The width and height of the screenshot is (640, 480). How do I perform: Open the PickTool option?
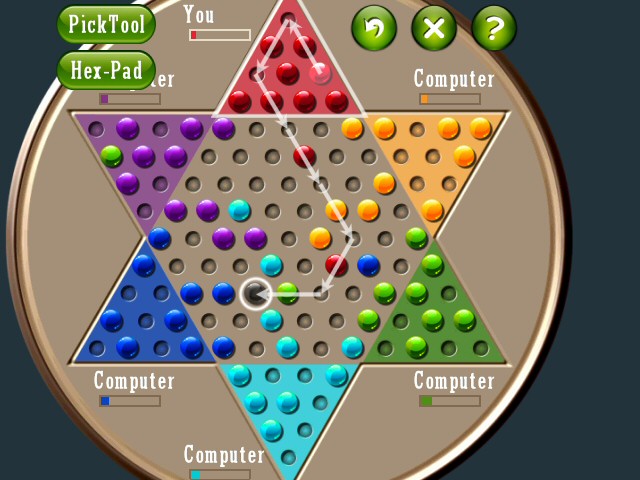pos(106,24)
